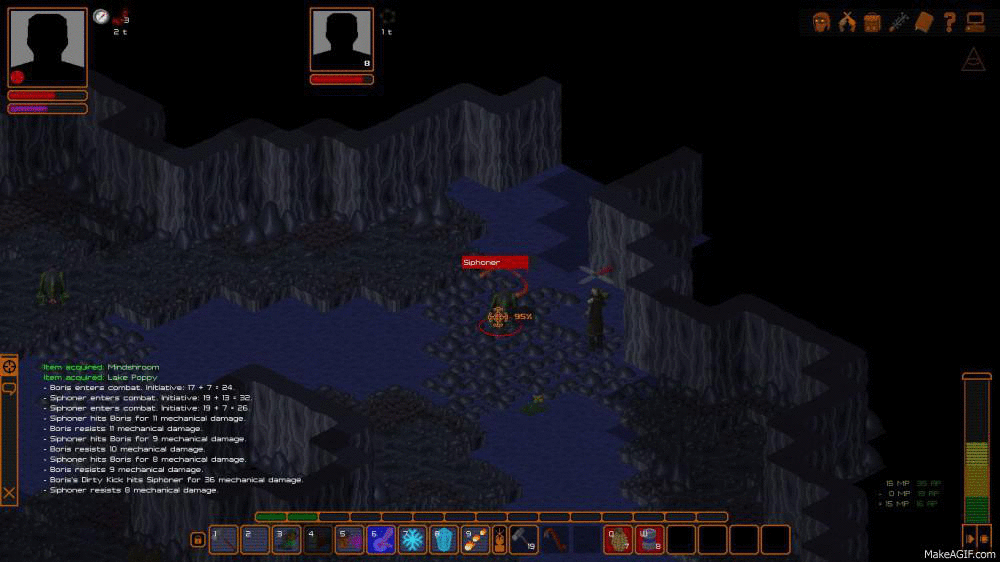
Task: Open the computer-shaped game menu icon
Action: click(x=975, y=22)
